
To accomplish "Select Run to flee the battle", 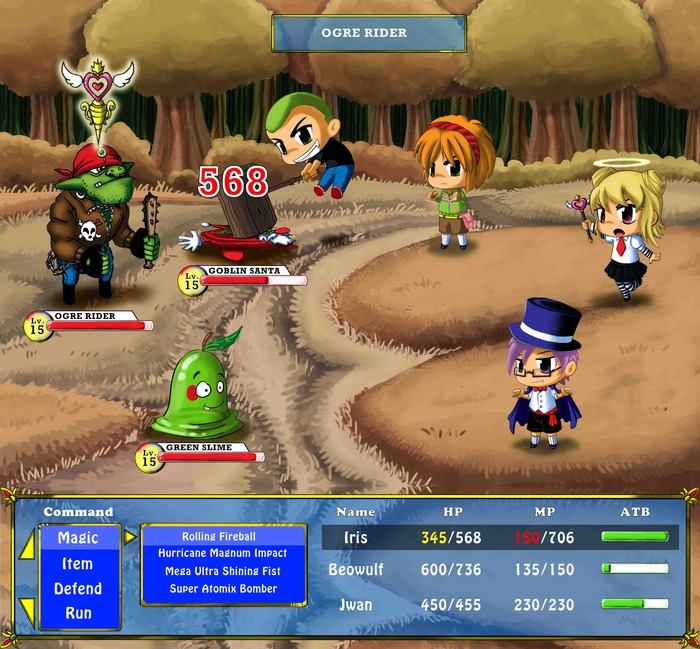I will [78, 613].
